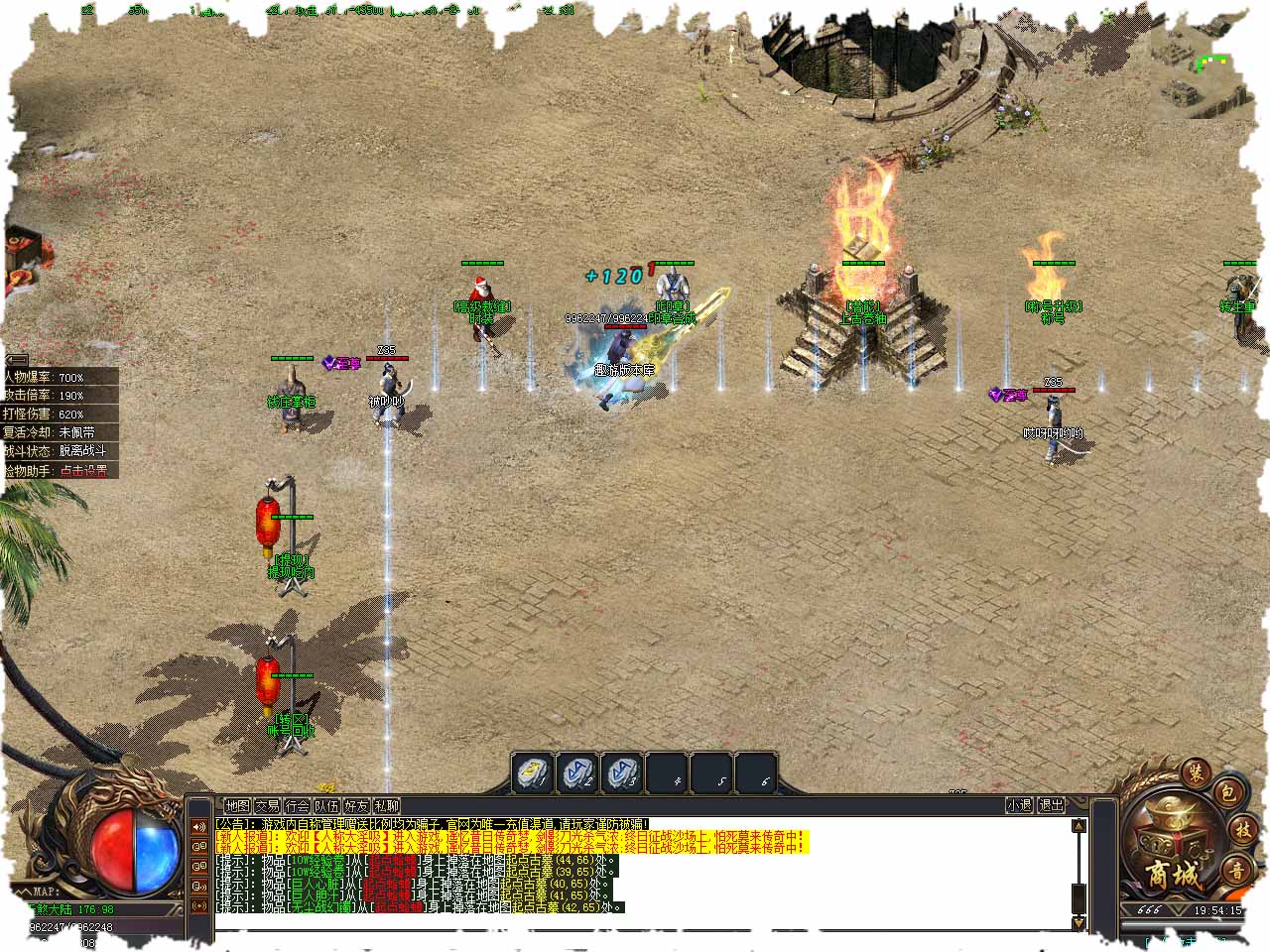Click 点击设置 to configure pickup helper
The height and width of the screenshot is (952, 1270).
(x=83, y=471)
